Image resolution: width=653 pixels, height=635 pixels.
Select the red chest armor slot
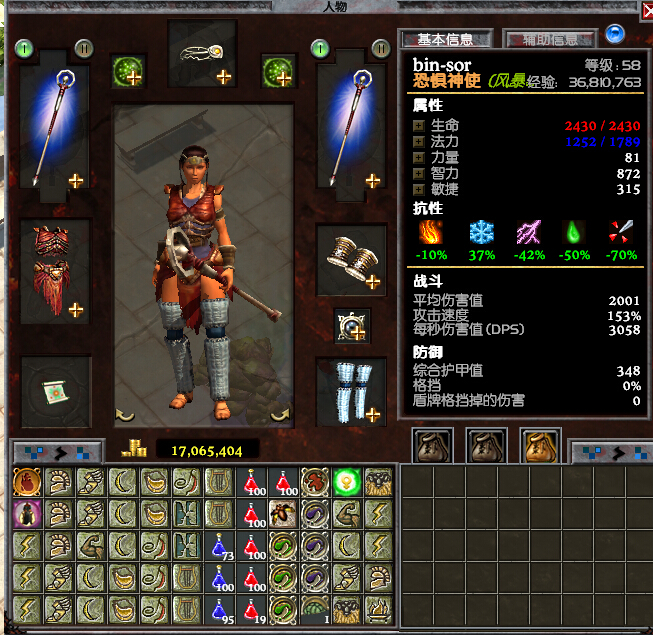pos(55,268)
